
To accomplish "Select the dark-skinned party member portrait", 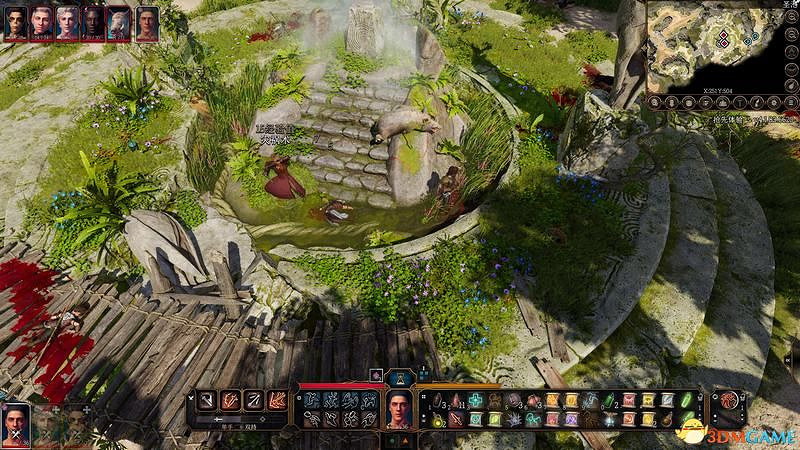I will point(94,22).
